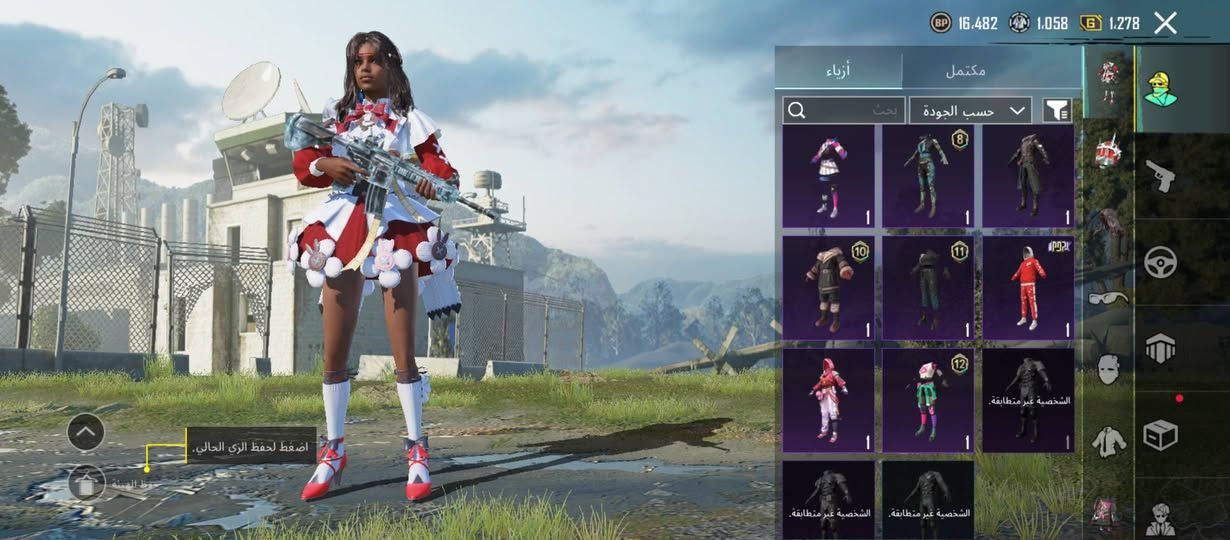Viewport: 1230px width, 540px height.
Task: Expand the up-arrow circle button
Action: pyautogui.click(x=86, y=432)
